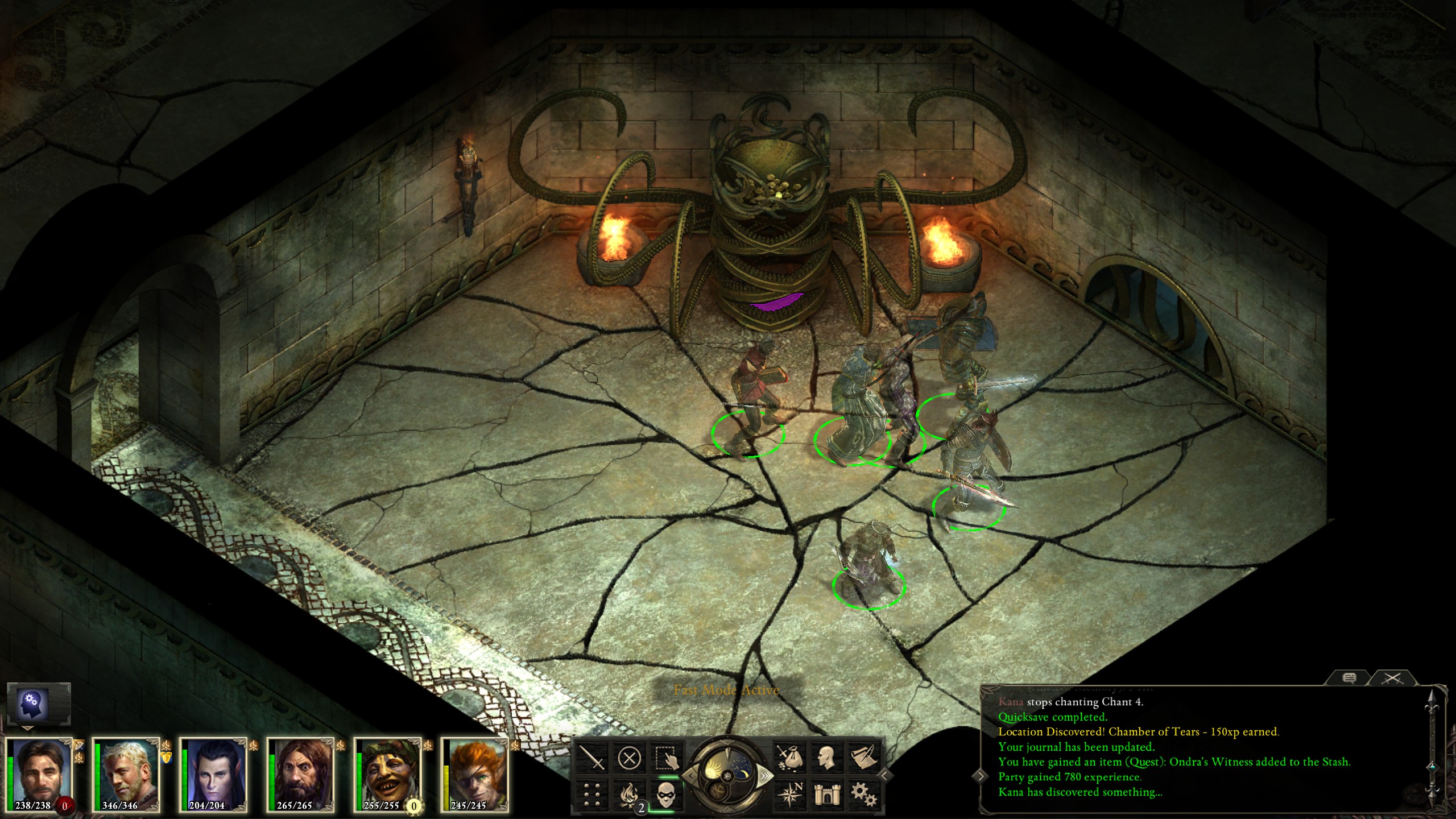The width and height of the screenshot is (1456, 819).
Task: Open the character sheet head icon
Action: pos(826,759)
